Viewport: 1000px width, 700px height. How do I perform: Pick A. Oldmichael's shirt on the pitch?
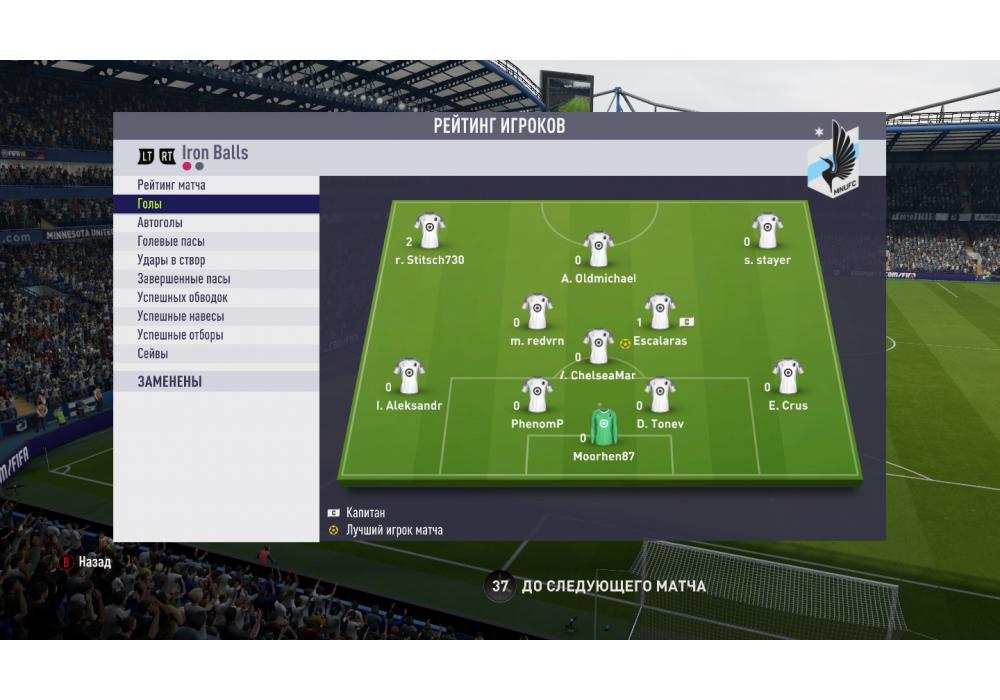click(598, 250)
